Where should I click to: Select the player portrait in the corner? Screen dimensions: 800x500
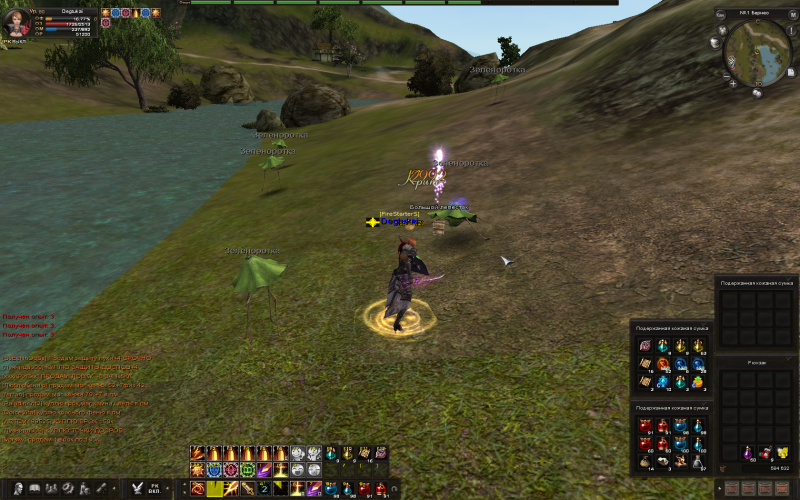[x=15, y=22]
